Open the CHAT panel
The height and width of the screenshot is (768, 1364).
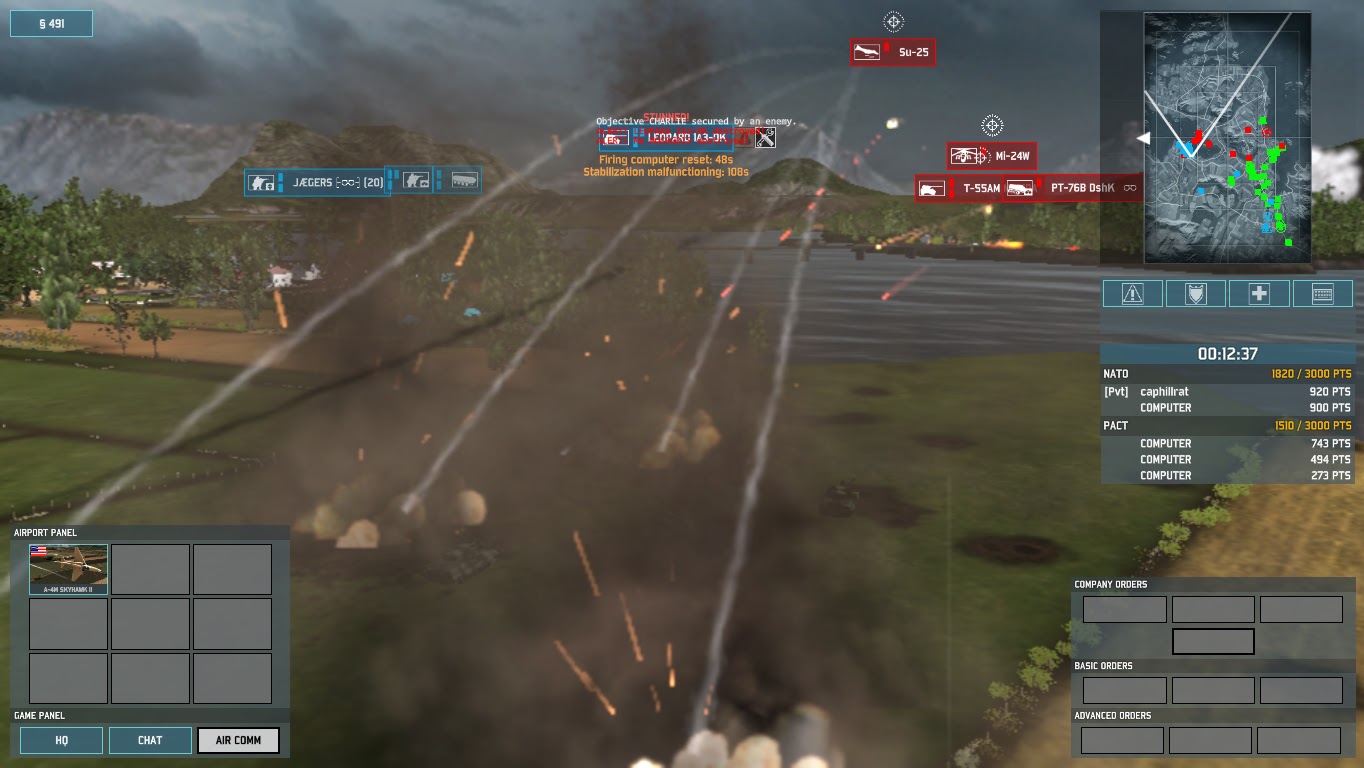coord(150,740)
